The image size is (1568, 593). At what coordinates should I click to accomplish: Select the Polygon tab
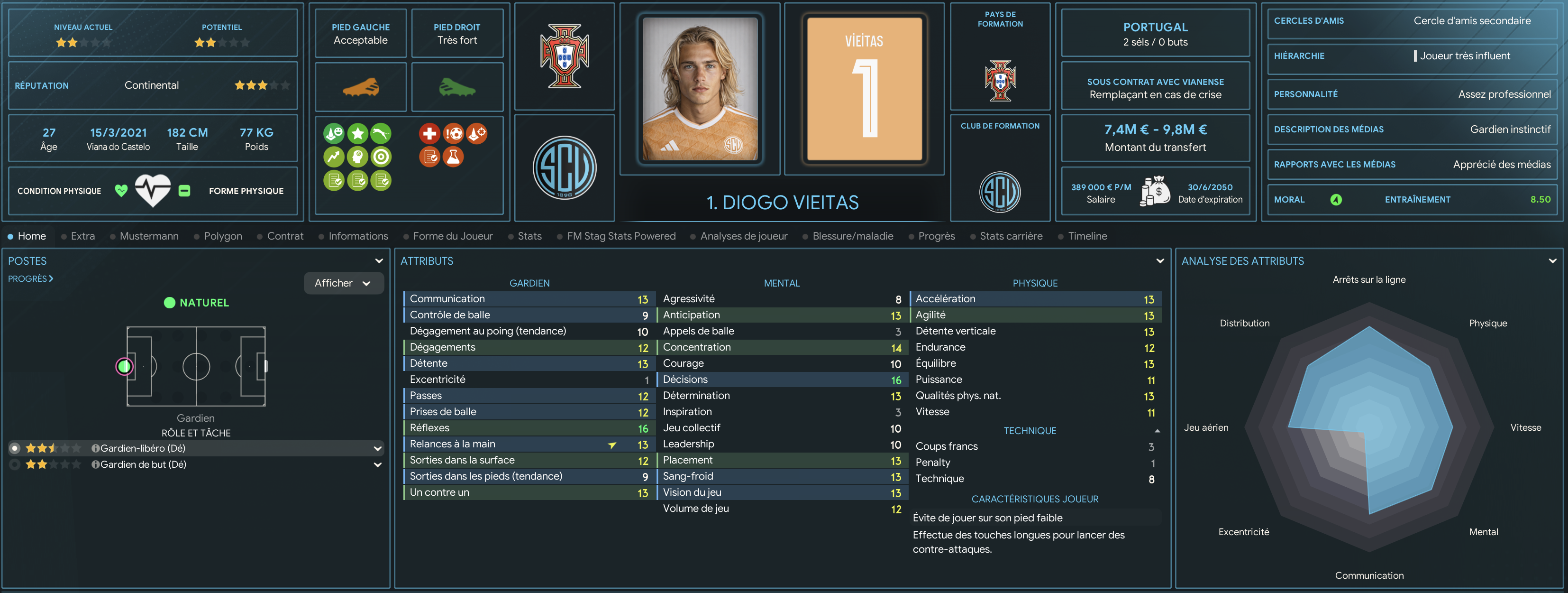point(222,236)
